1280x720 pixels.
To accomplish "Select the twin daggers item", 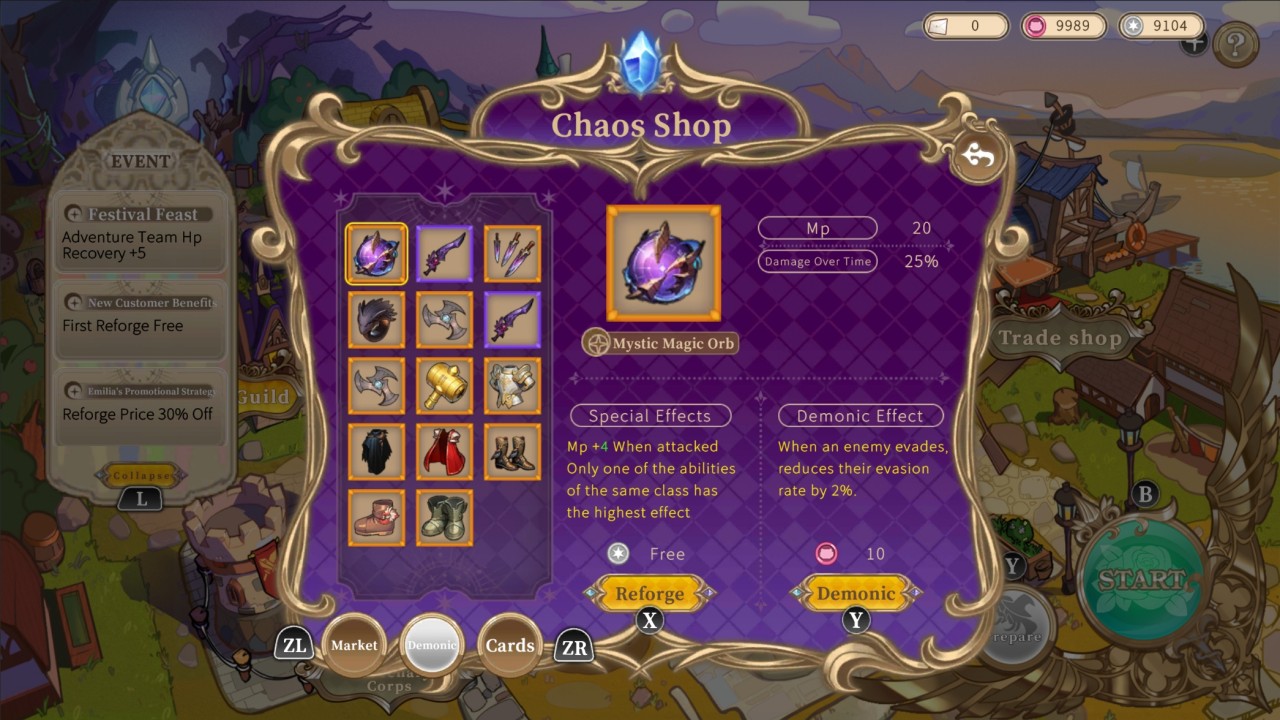I will click(512, 251).
